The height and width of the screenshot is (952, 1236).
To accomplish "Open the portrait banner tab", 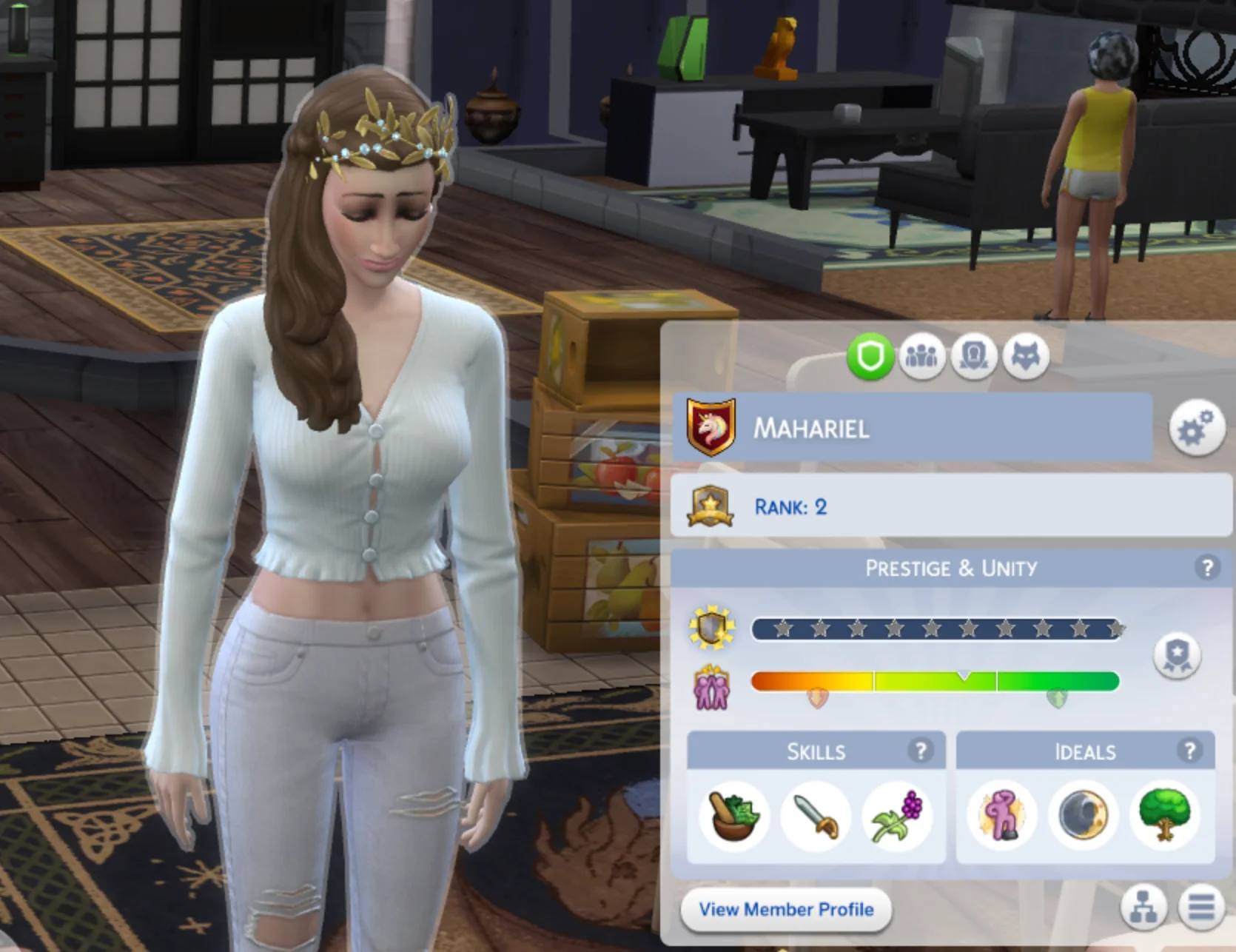I will tap(973, 358).
